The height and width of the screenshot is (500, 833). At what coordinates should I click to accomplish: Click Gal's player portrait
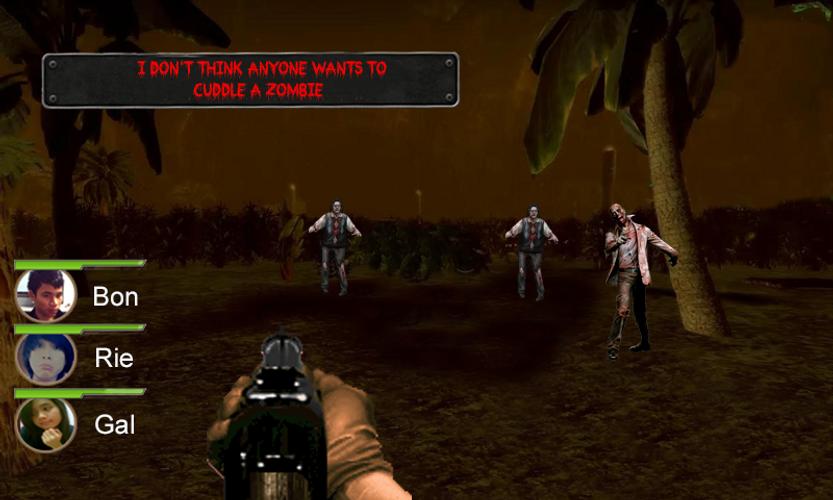[x=46, y=424]
